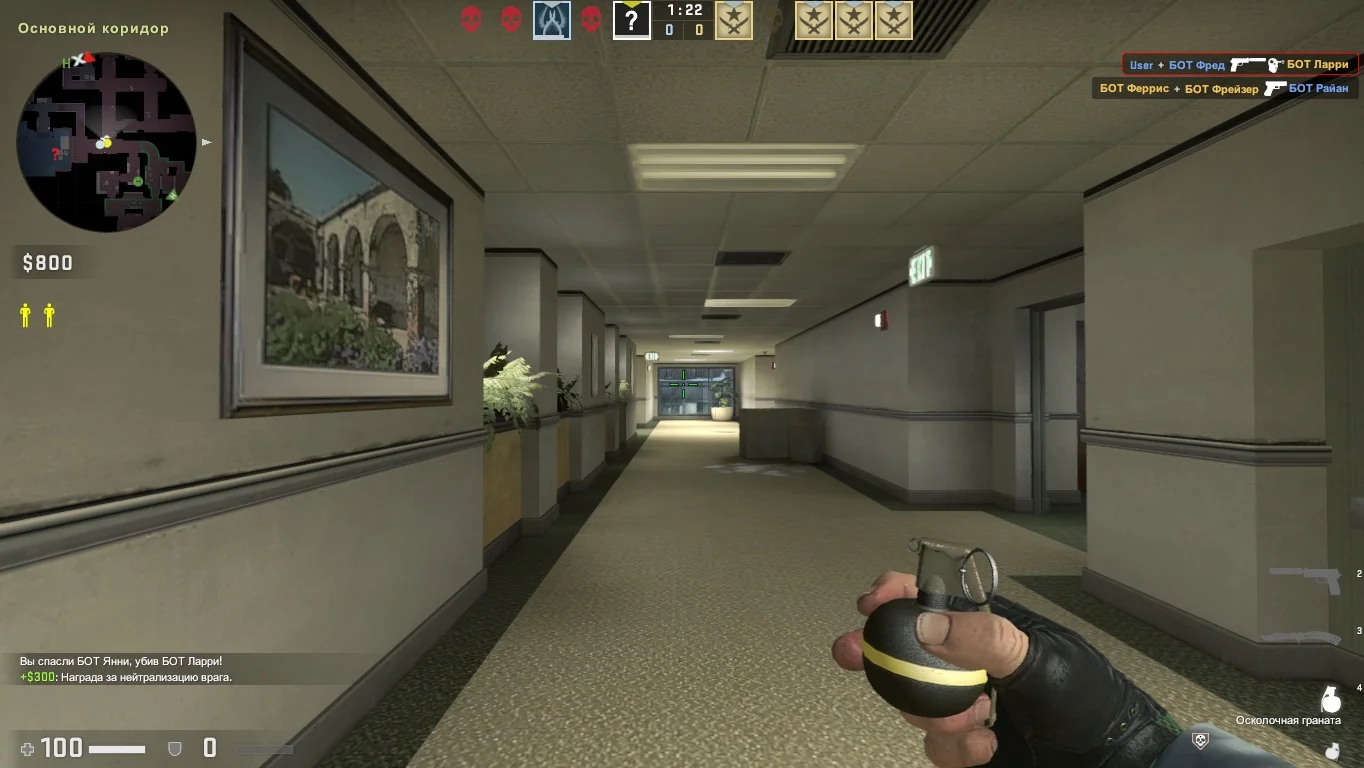Click the kill feed row with БОТ Райан
Screen dimensions: 1364x768
(x=1224, y=89)
